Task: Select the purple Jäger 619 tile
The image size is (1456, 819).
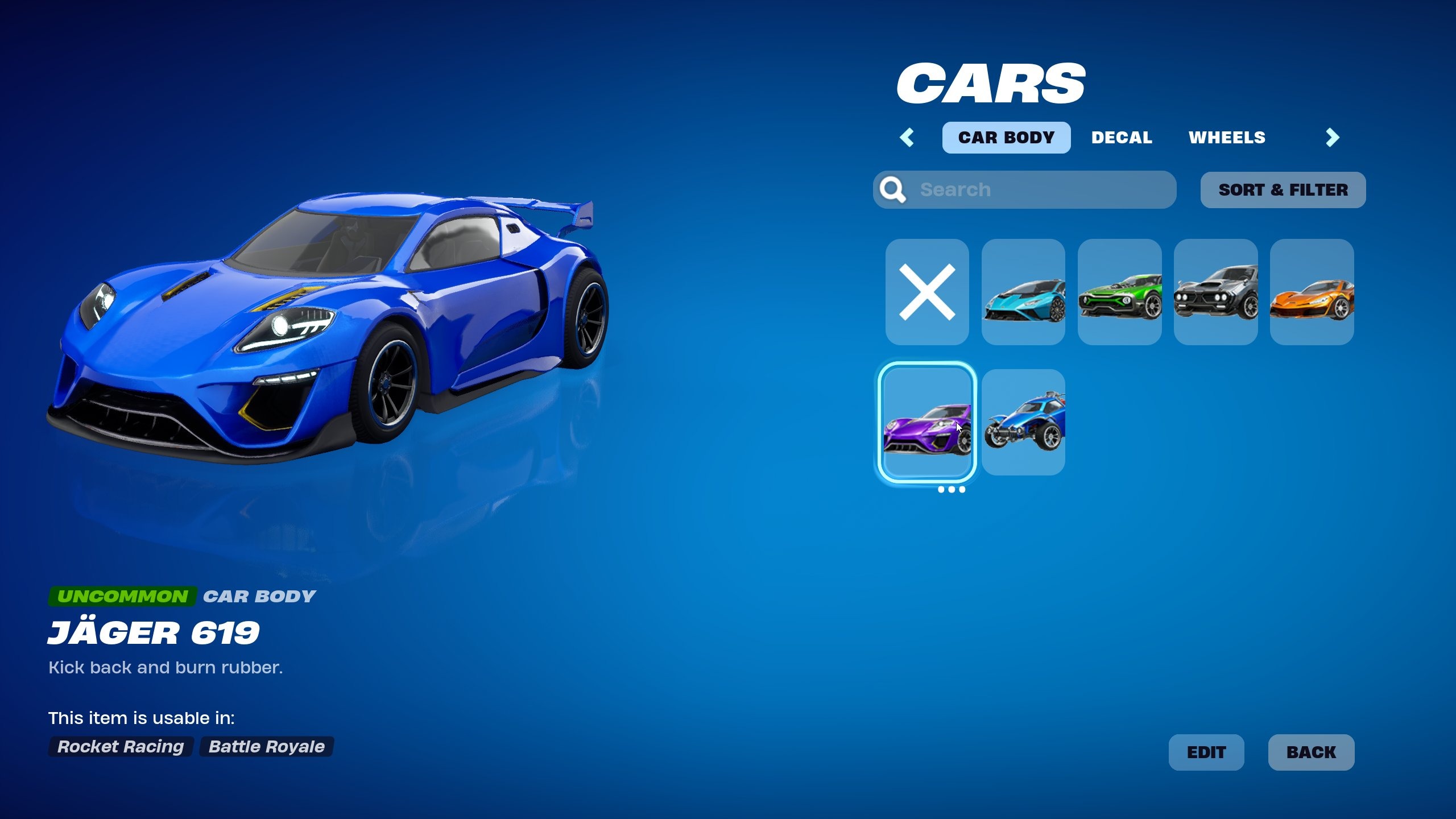Action: click(927, 422)
